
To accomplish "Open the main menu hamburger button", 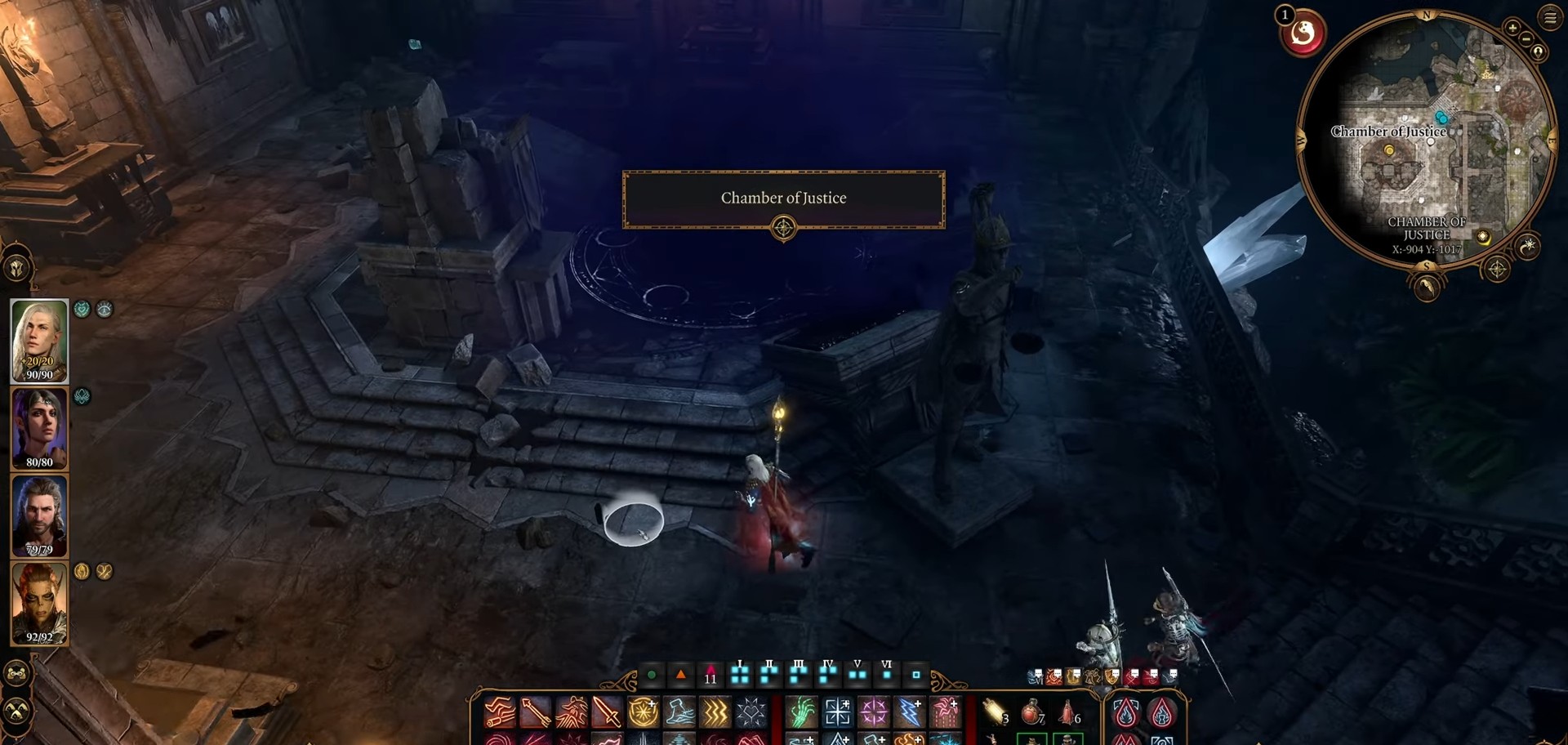I will click(1550, 18).
